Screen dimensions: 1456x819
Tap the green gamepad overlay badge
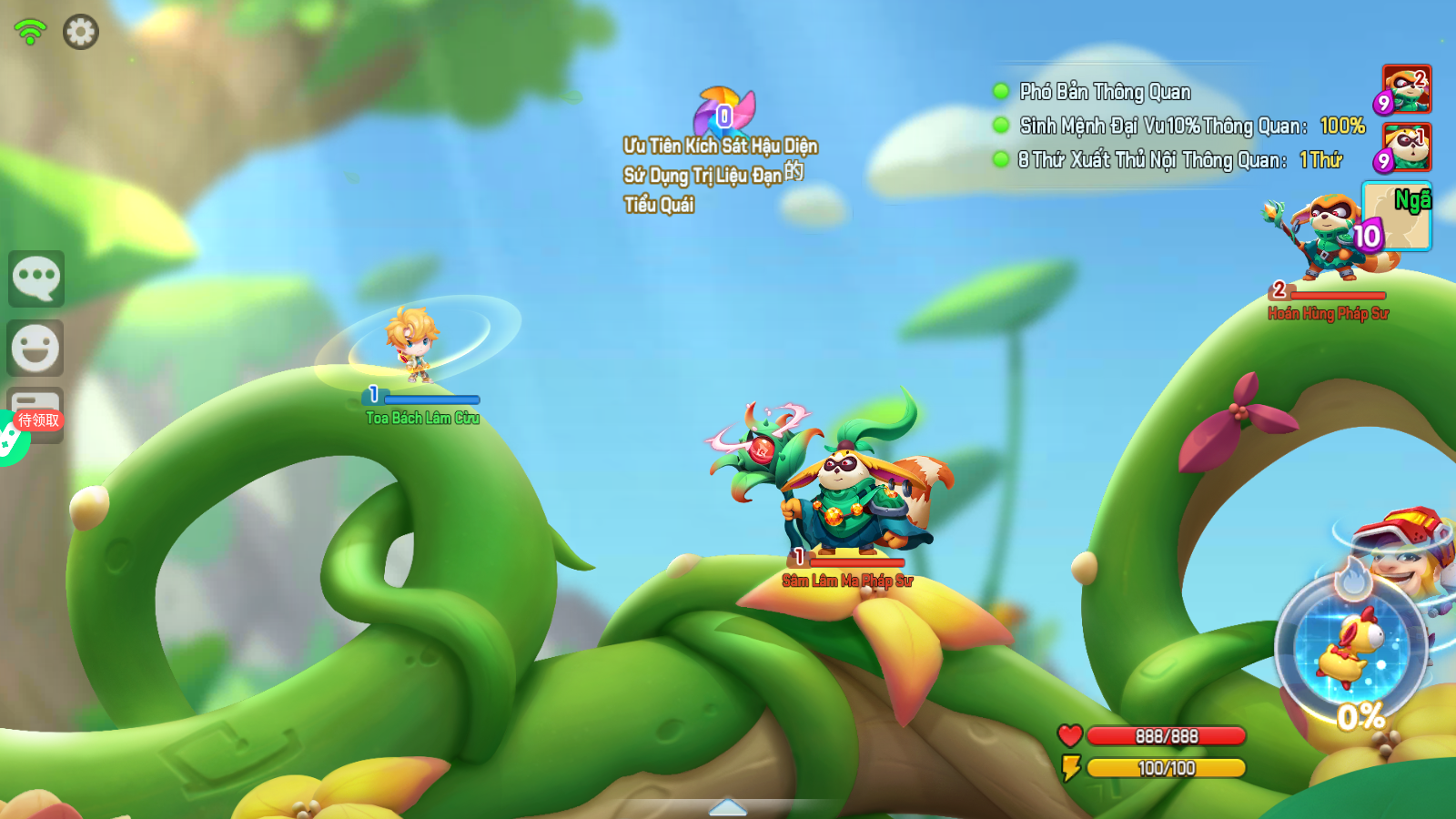coord(9,440)
